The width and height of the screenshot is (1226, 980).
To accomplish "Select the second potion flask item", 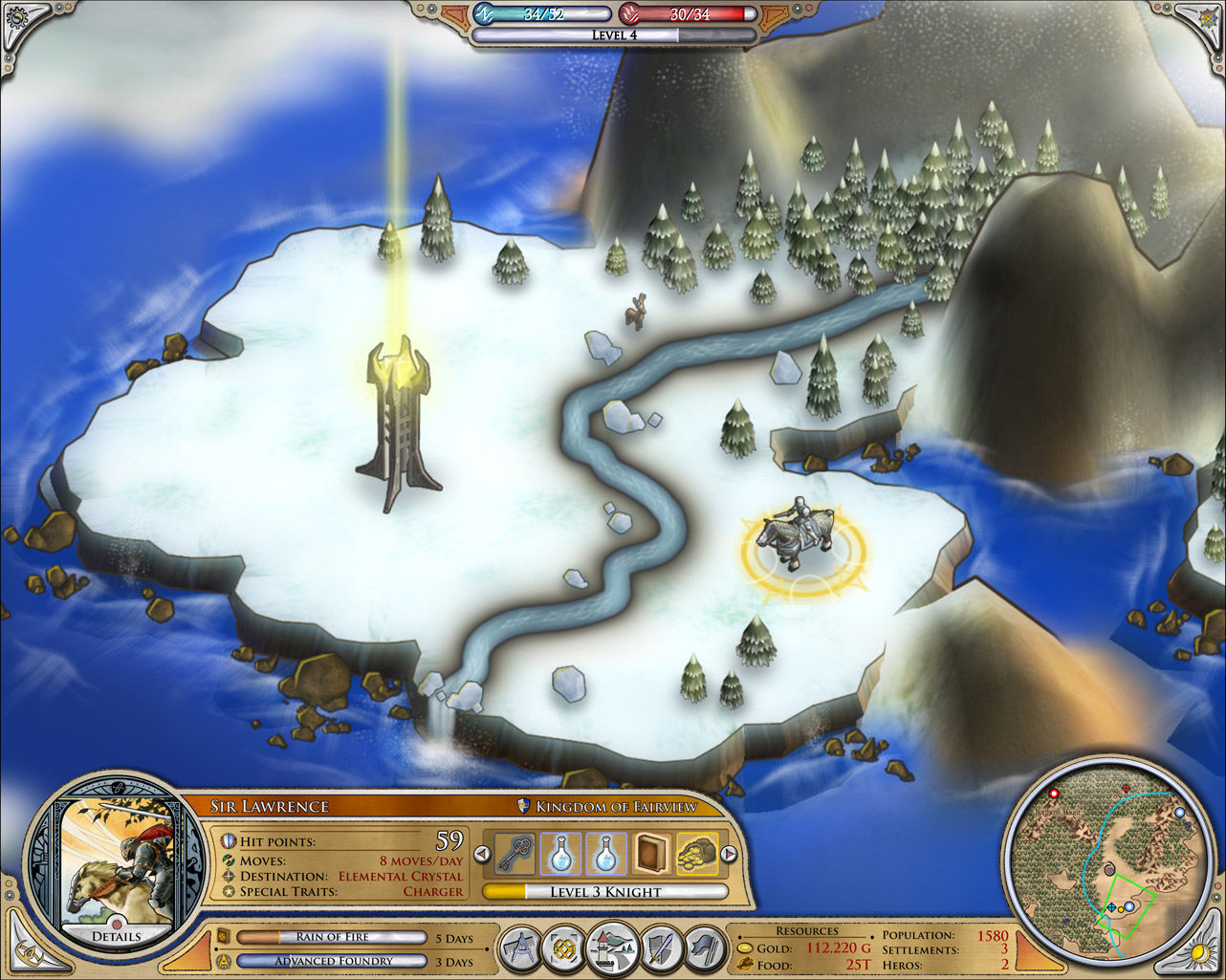I will point(609,856).
